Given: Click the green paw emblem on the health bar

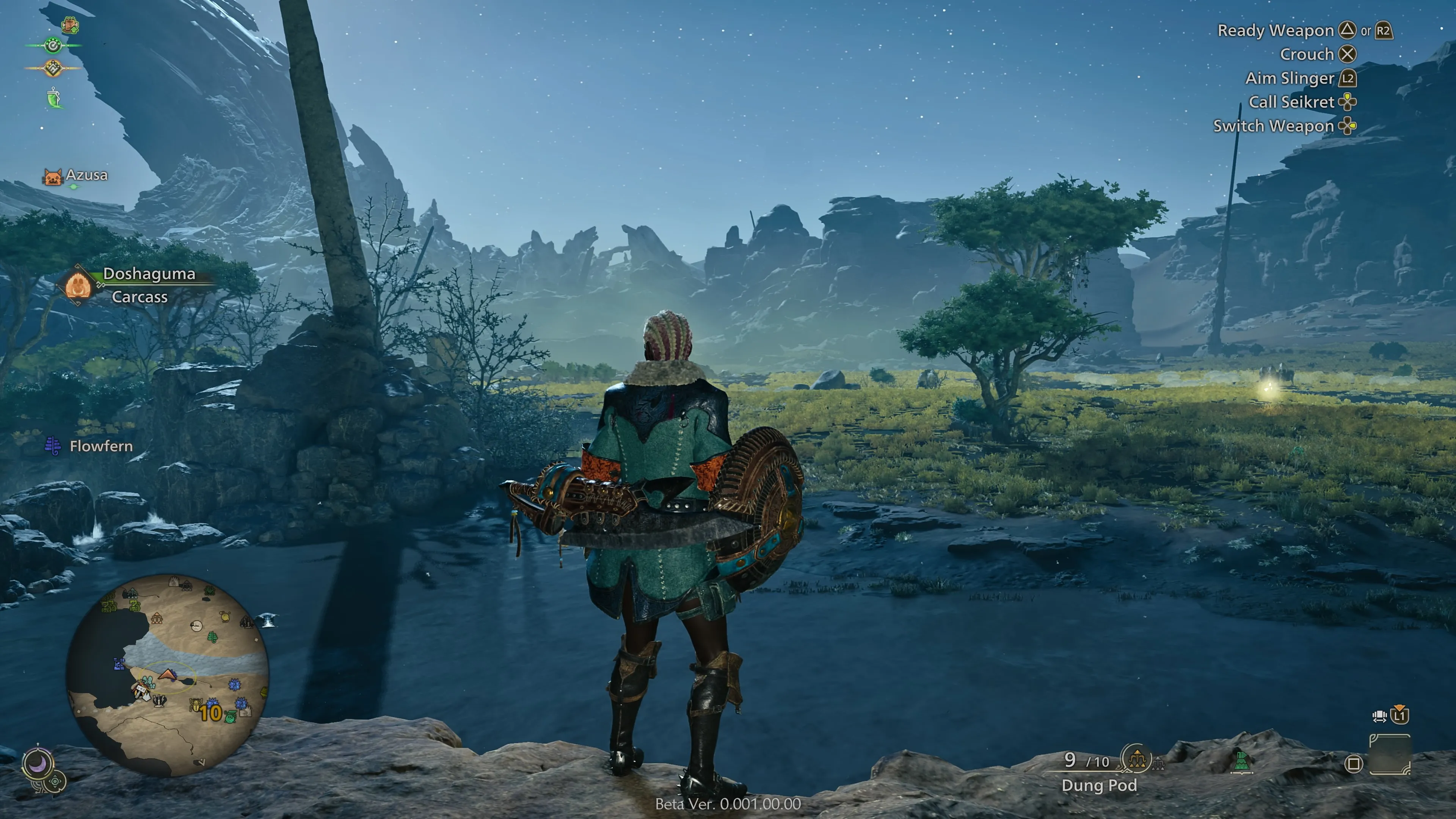Looking at the screenshot, I should coord(53,45).
